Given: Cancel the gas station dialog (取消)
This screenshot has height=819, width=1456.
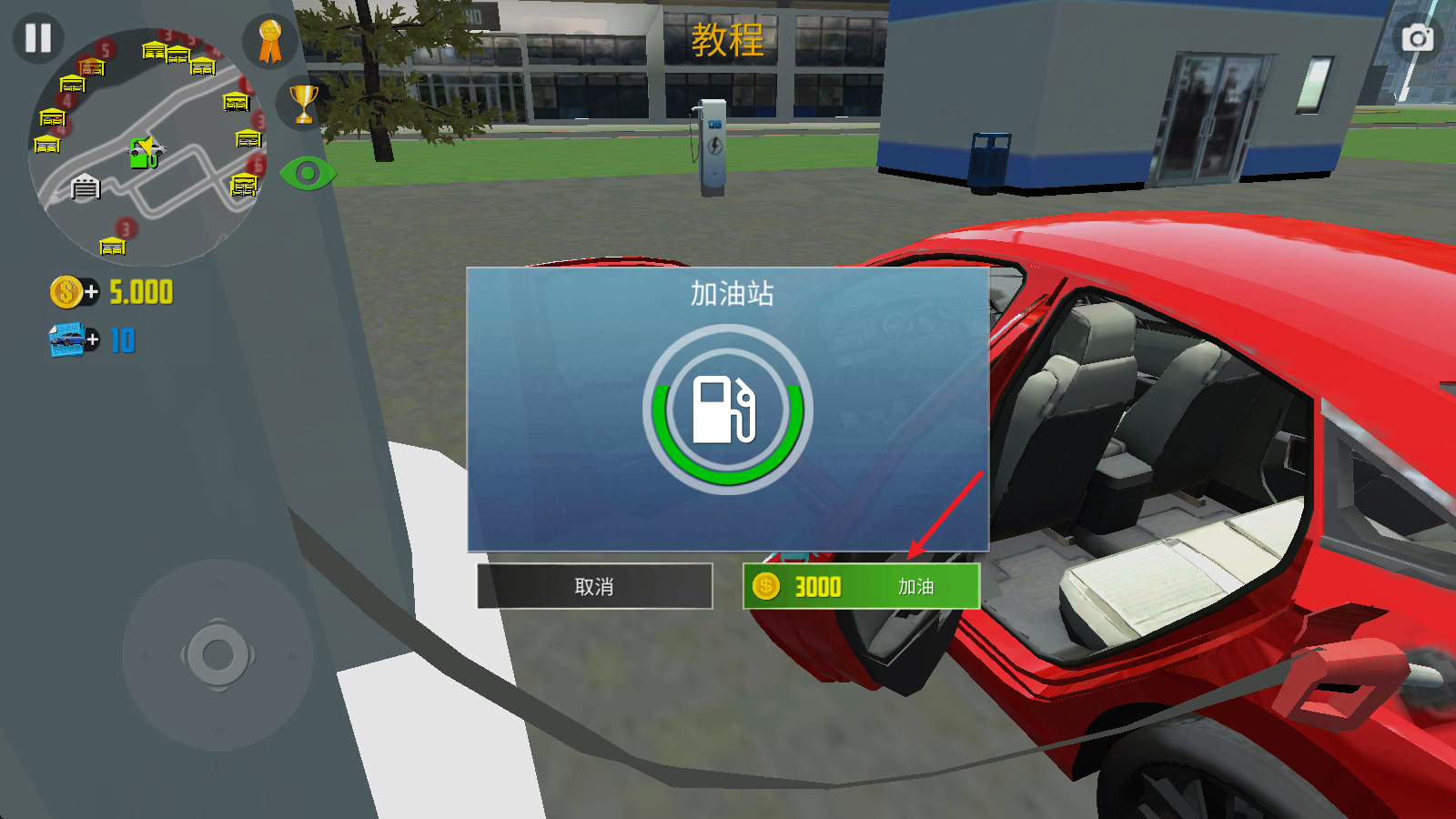Looking at the screenshot, I should [594, 586].
